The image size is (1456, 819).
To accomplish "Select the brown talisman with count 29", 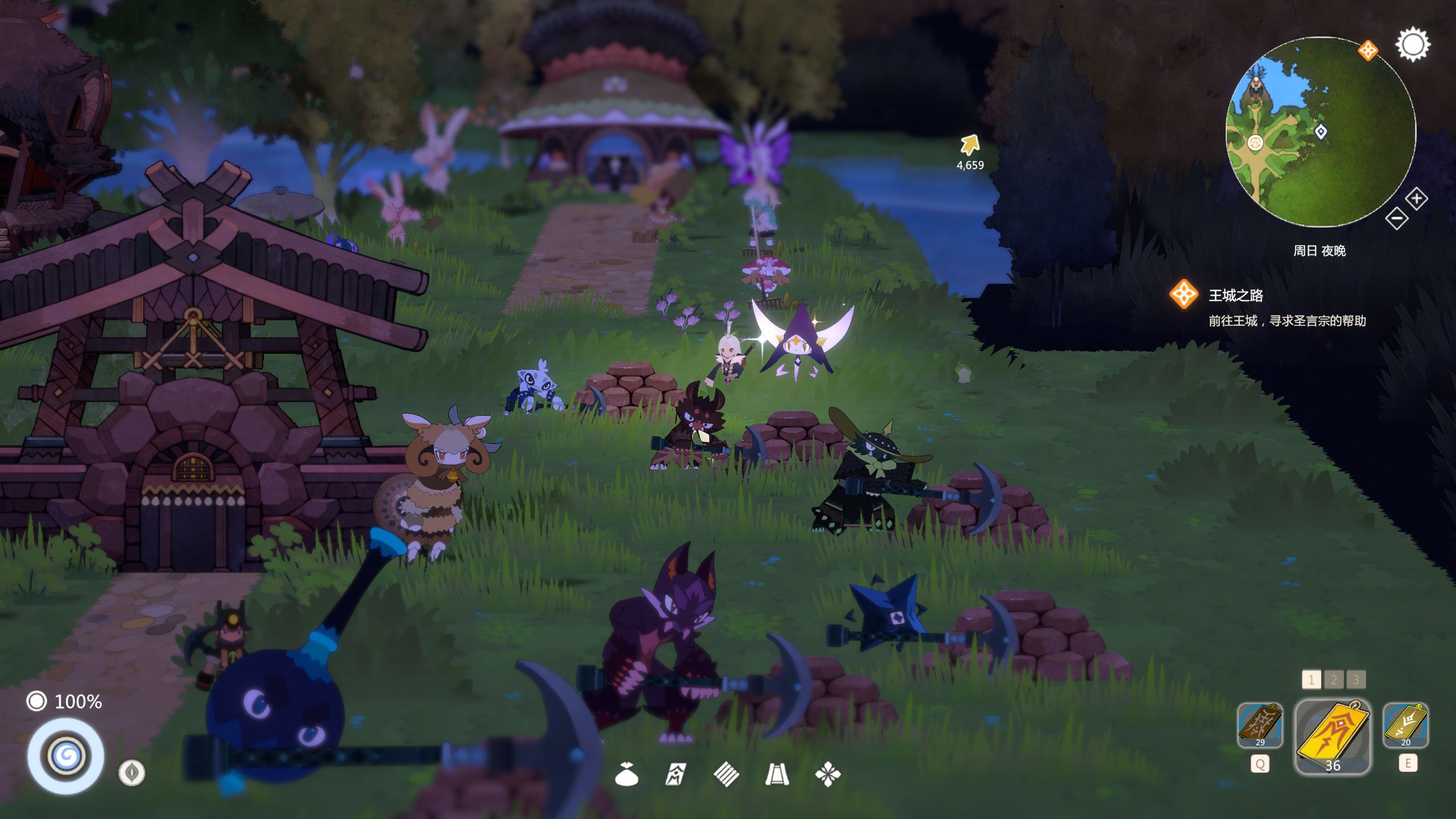I will tap(1260, 725).
